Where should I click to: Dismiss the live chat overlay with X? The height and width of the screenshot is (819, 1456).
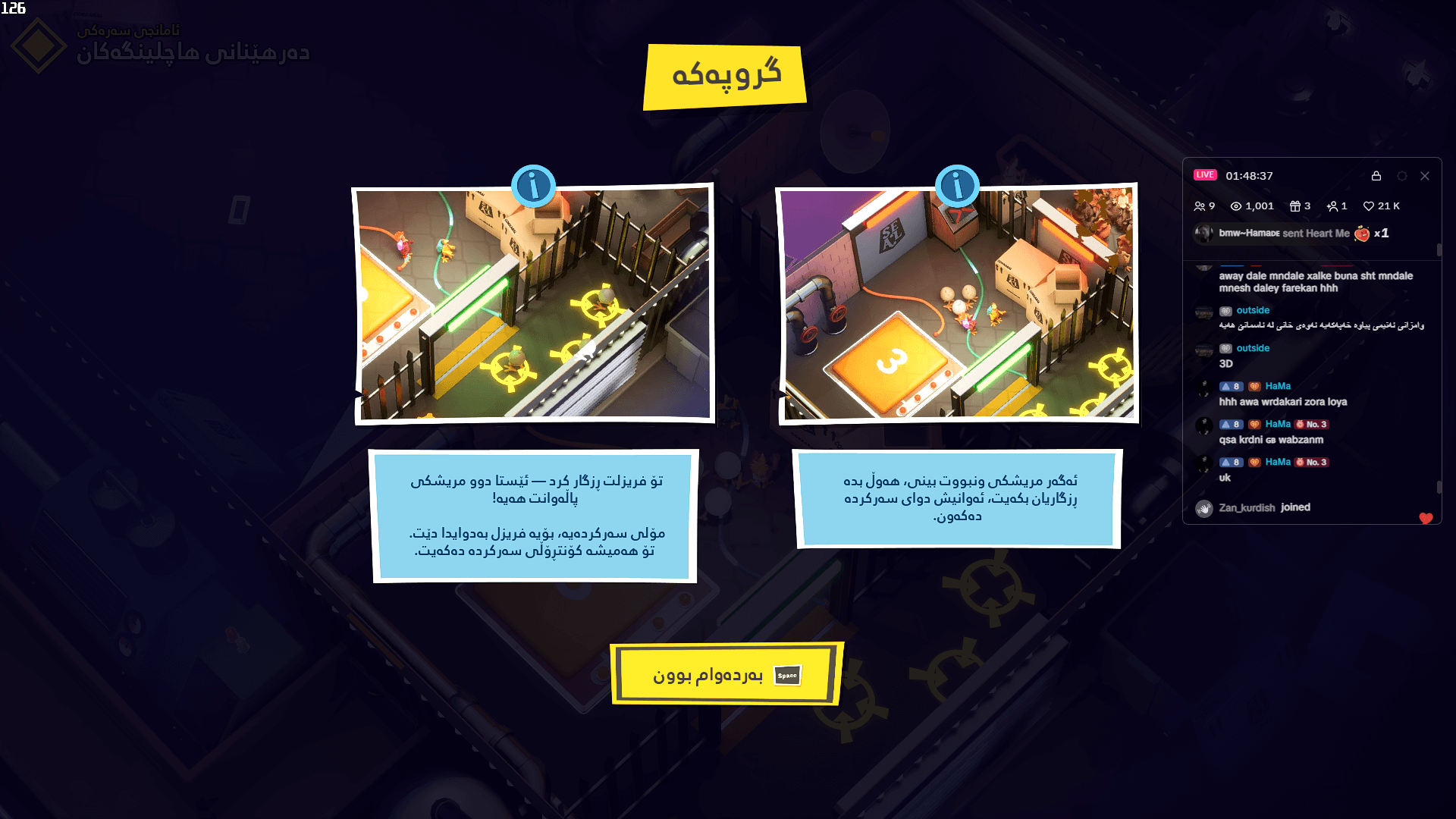(x=1424, y=175)
